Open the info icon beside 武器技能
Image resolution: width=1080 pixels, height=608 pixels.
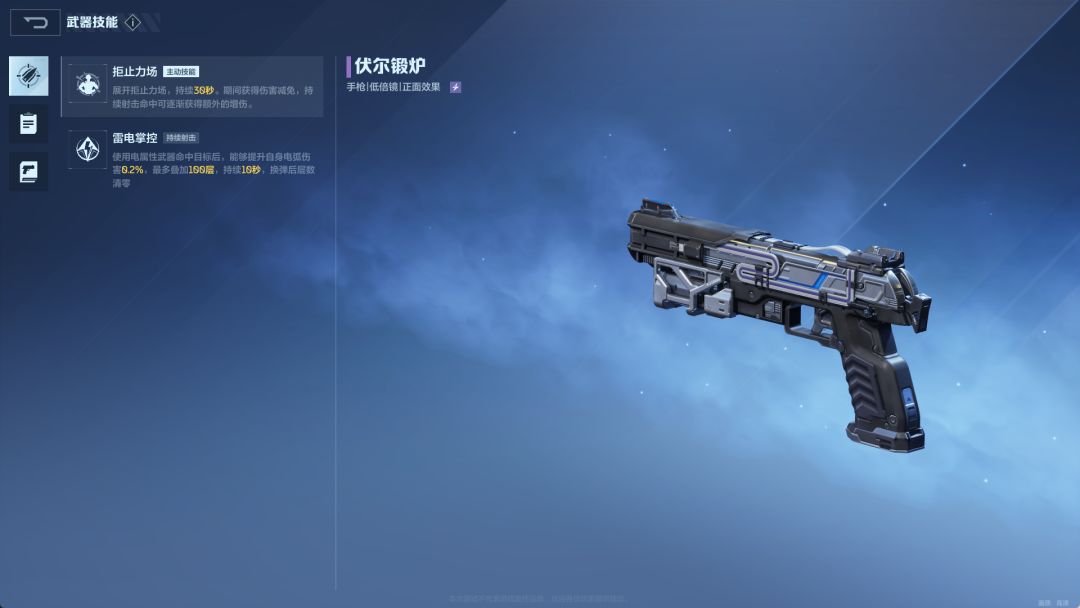(x=133, y=22)
